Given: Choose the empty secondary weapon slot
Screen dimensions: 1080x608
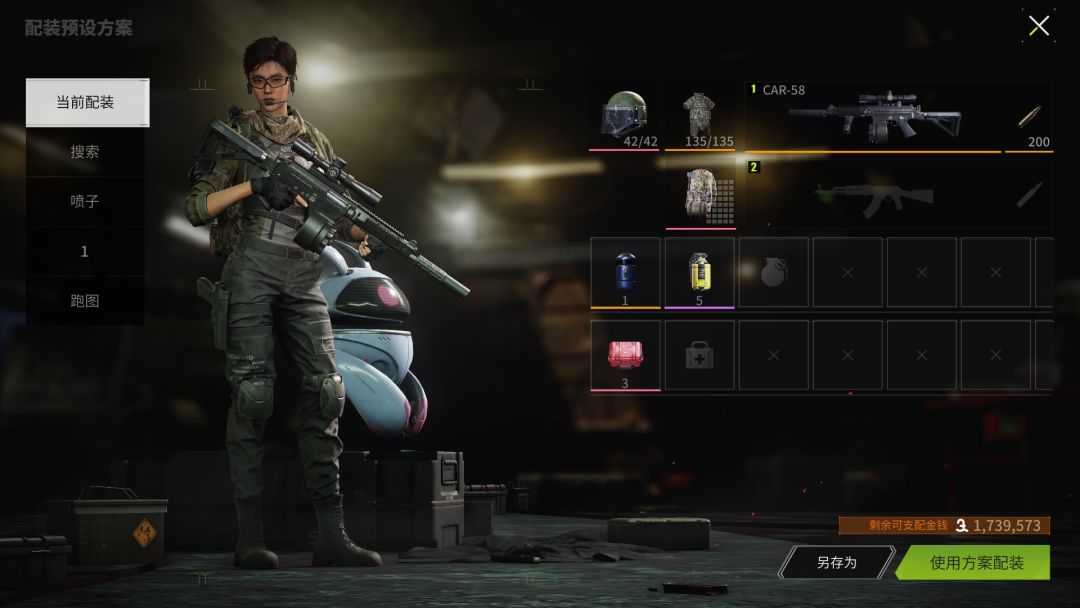Looking at the screenshot, I should coord(872,194).
